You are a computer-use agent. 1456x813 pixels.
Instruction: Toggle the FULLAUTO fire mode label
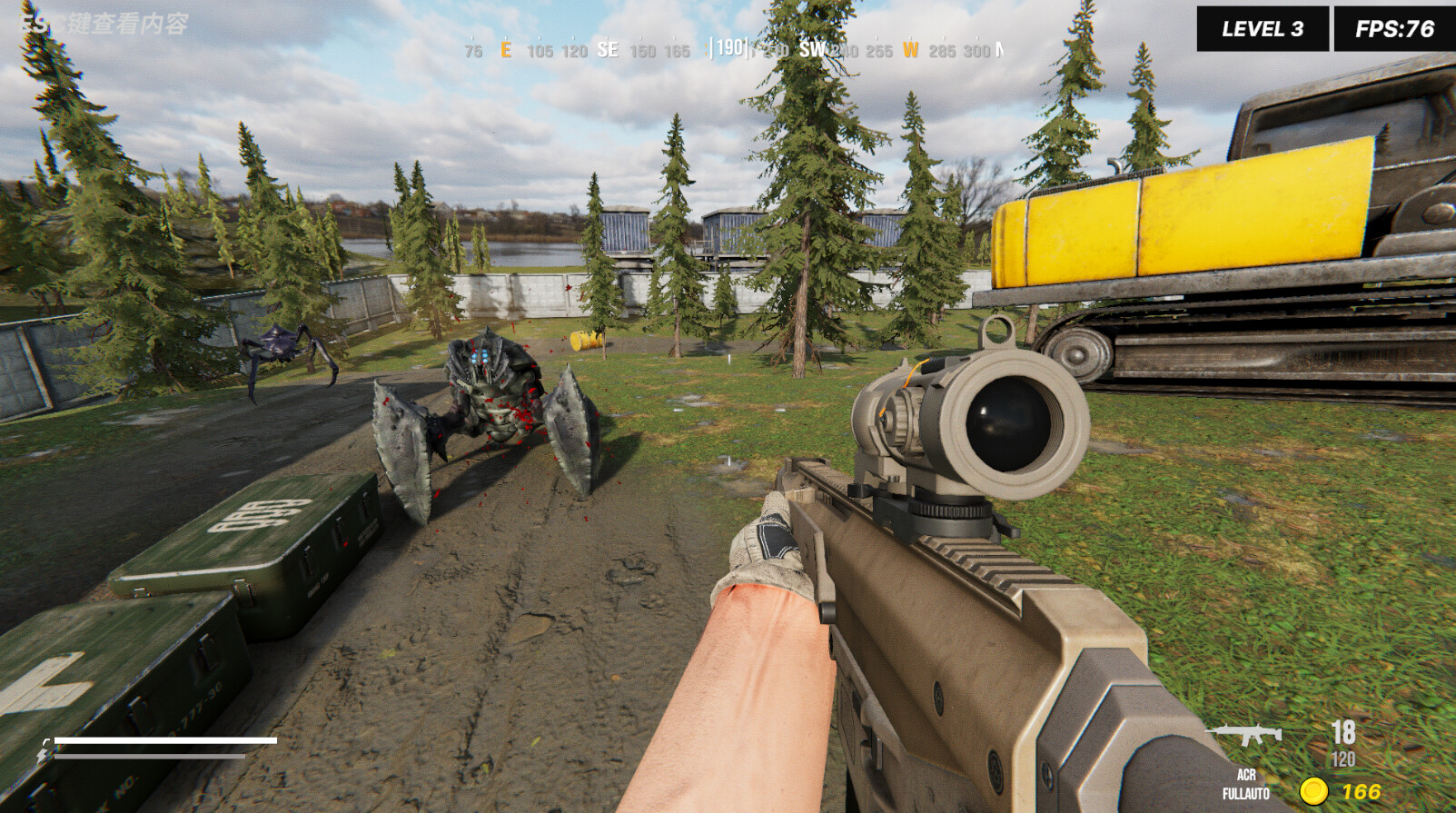coord(1246,792)
